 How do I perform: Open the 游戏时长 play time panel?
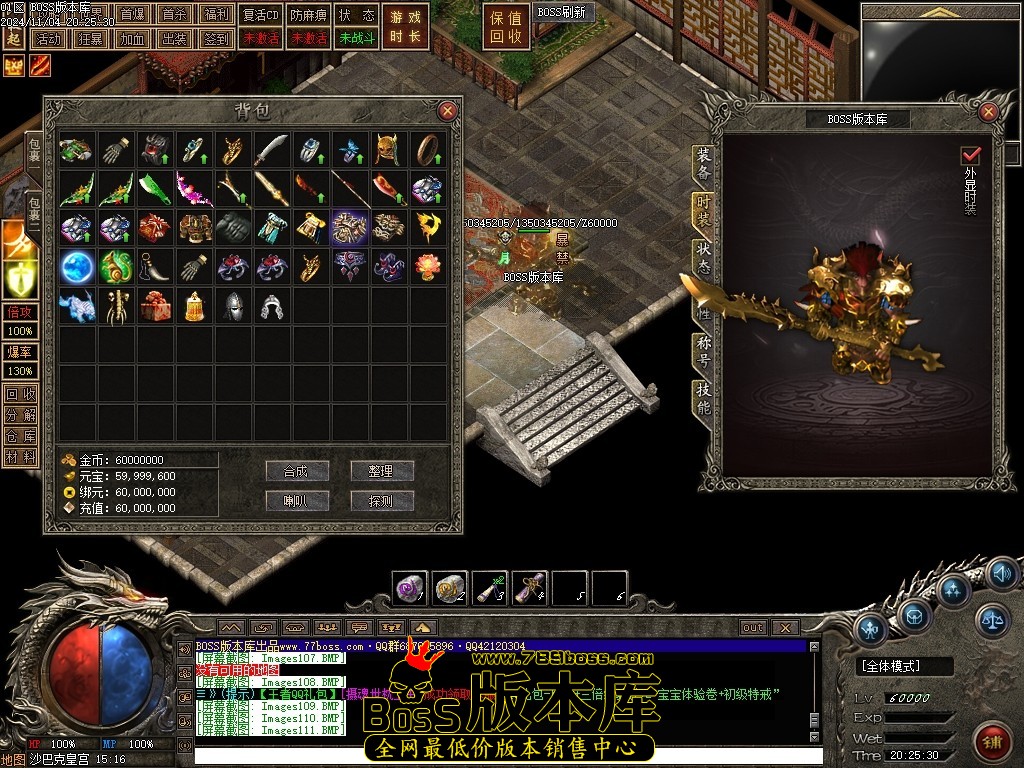pos(405,27)
